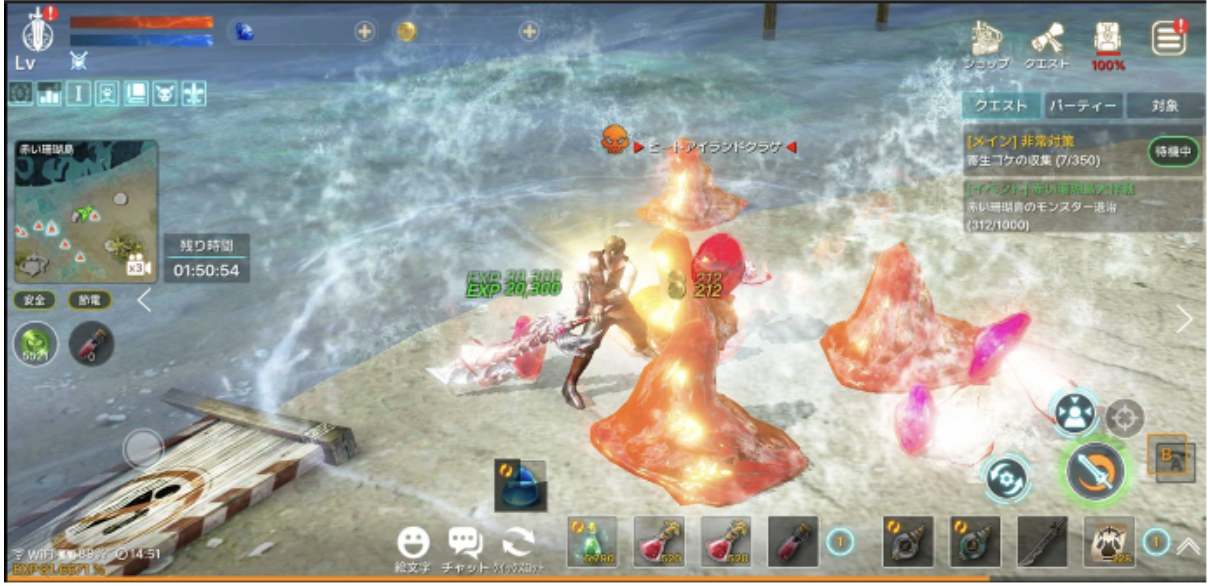Toggle the 節電 power-saving button
The image size is (1208, 586).
click(90, 299)
